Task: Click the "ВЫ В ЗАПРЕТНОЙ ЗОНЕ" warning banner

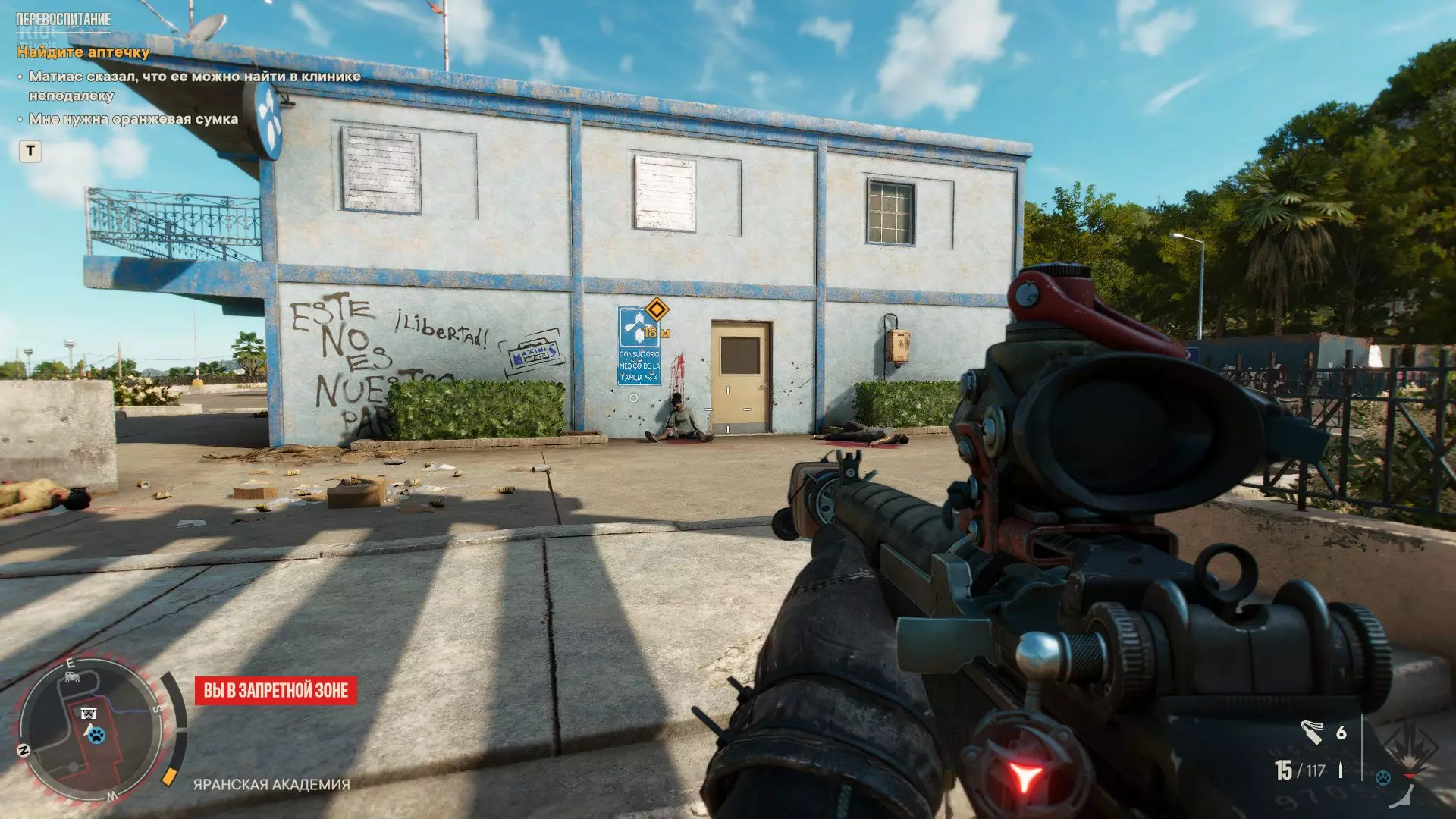Action: [x=276, y=691]
